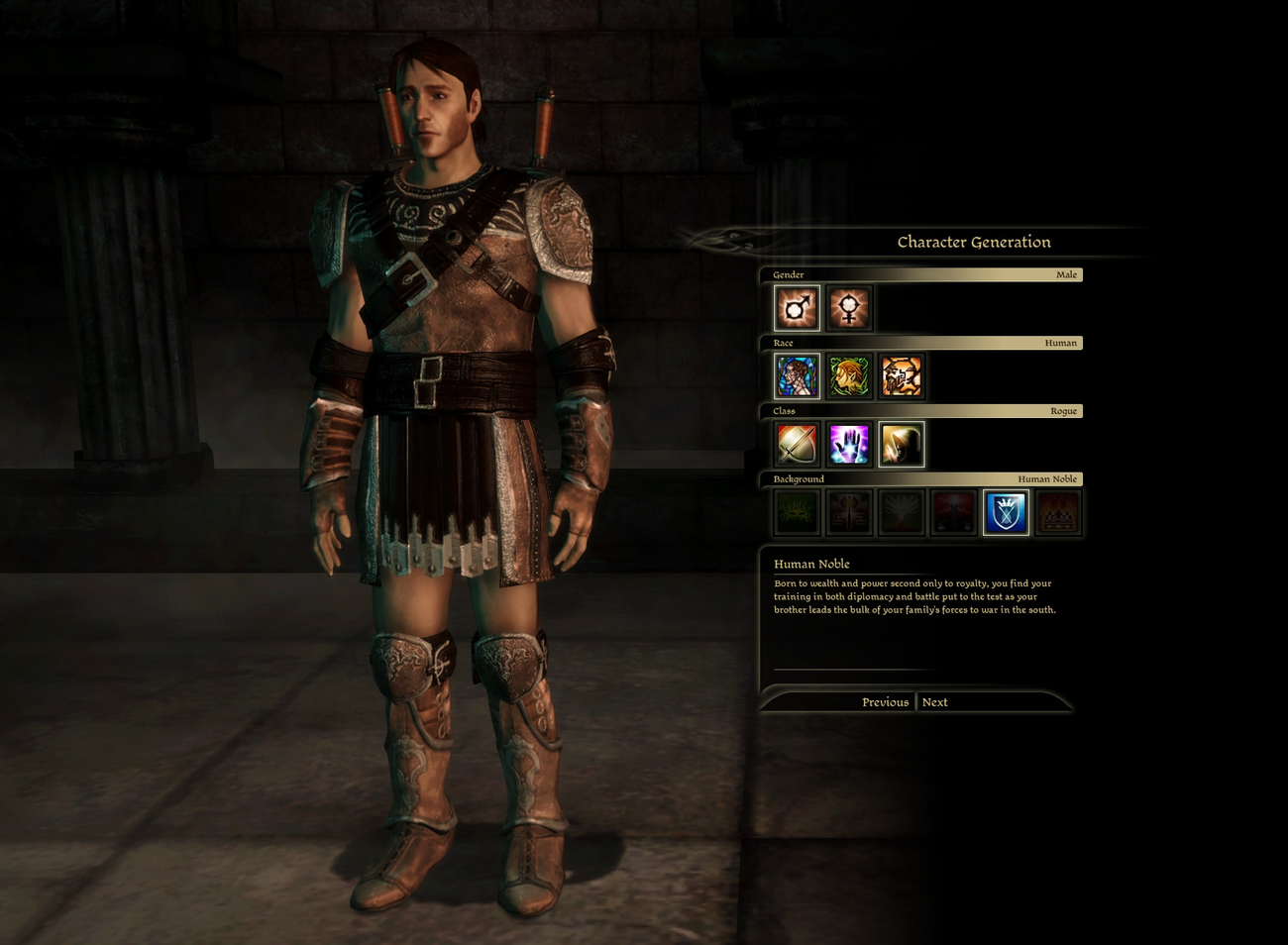Select the Dwarf Commoner background icon

[x=849, y=512]
